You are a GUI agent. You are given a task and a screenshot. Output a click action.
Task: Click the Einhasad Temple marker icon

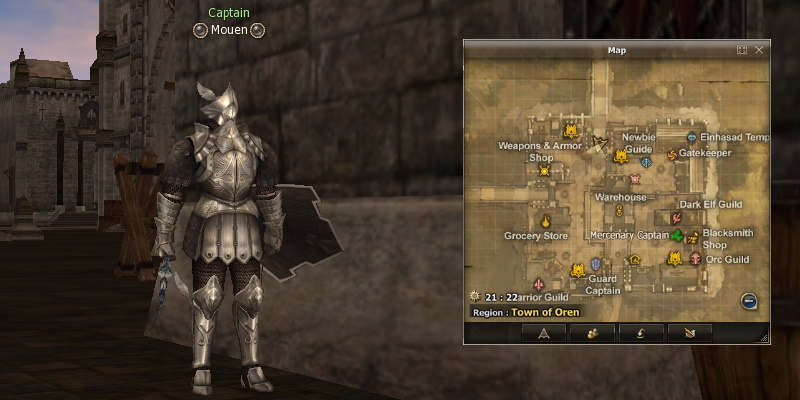691,137
